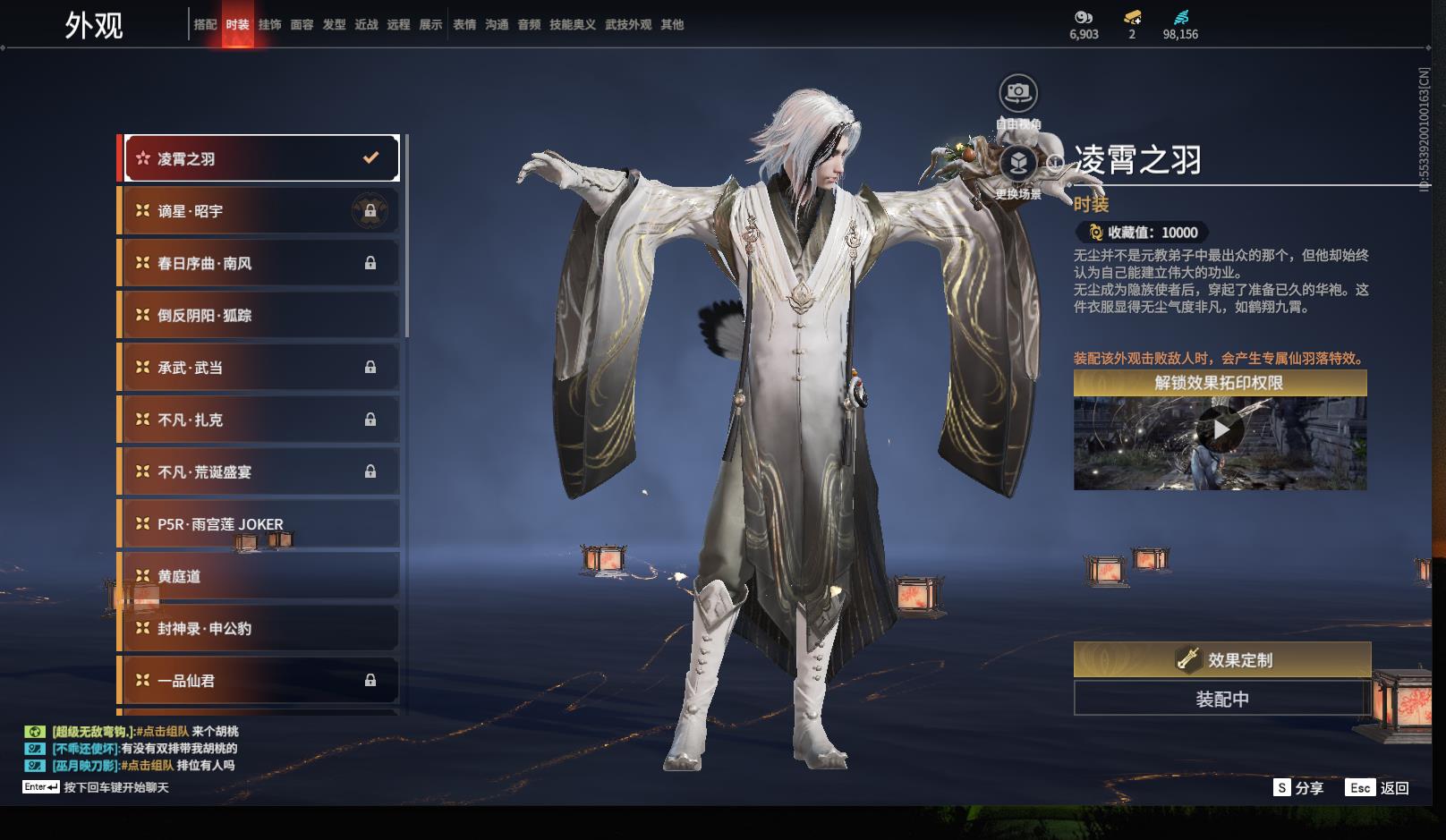
Task: Pick the 倒反阴阳·狐踪 outfit
Action: [x=260, y=315]
